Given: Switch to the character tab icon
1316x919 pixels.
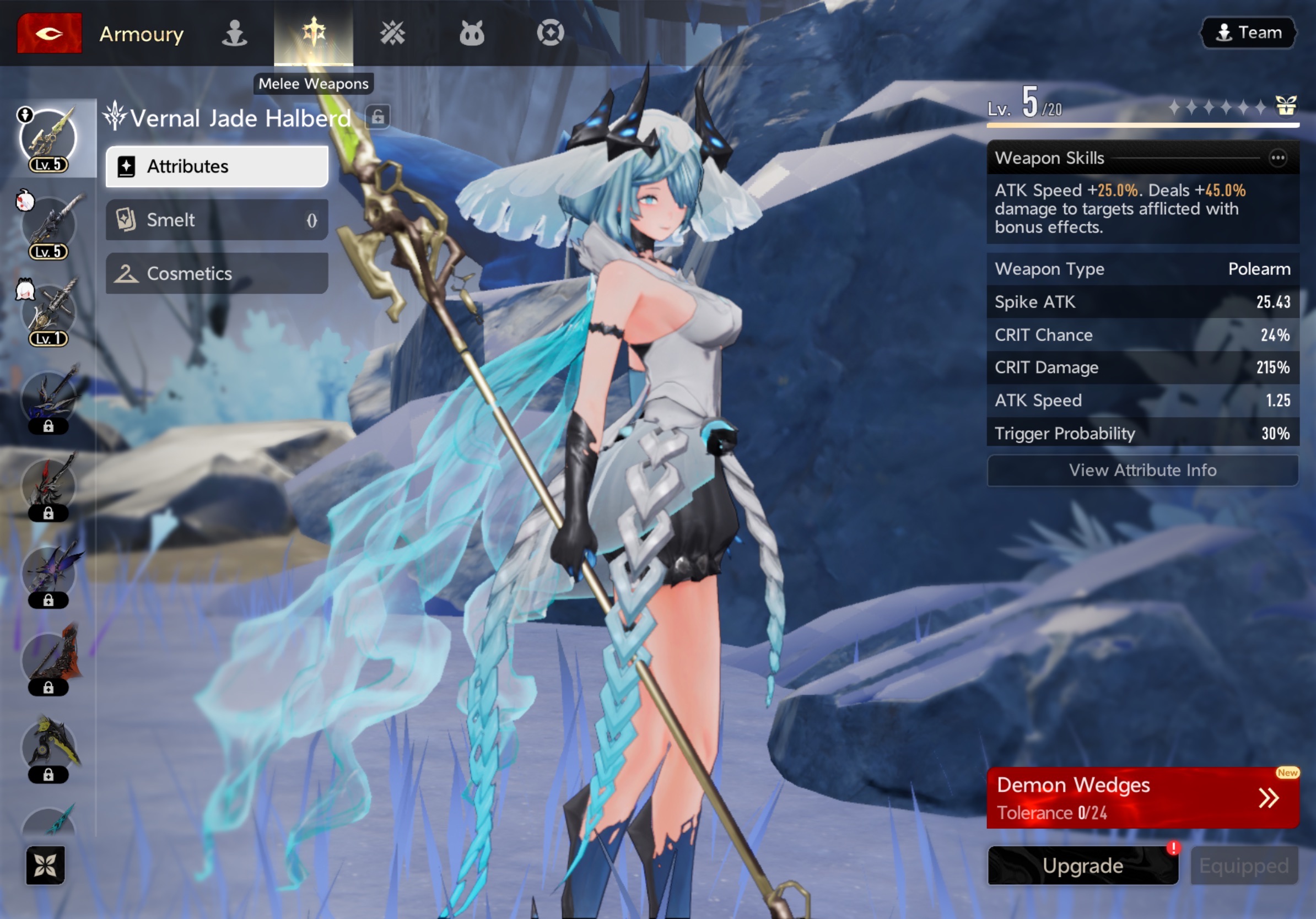Looking at the screenshot, I should tap(234, 33).
